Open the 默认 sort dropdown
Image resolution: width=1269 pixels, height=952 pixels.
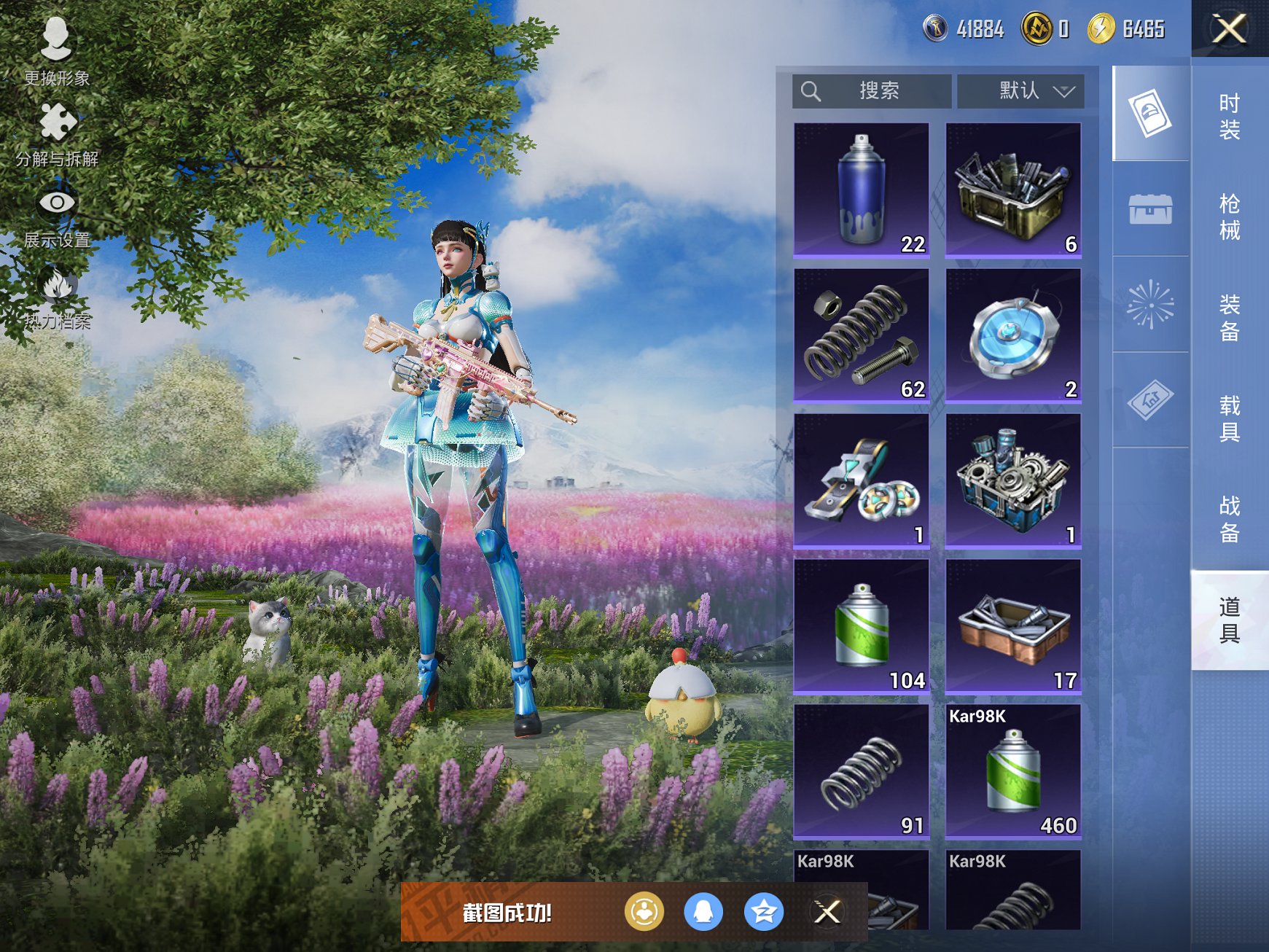[x=1020, y=91]
